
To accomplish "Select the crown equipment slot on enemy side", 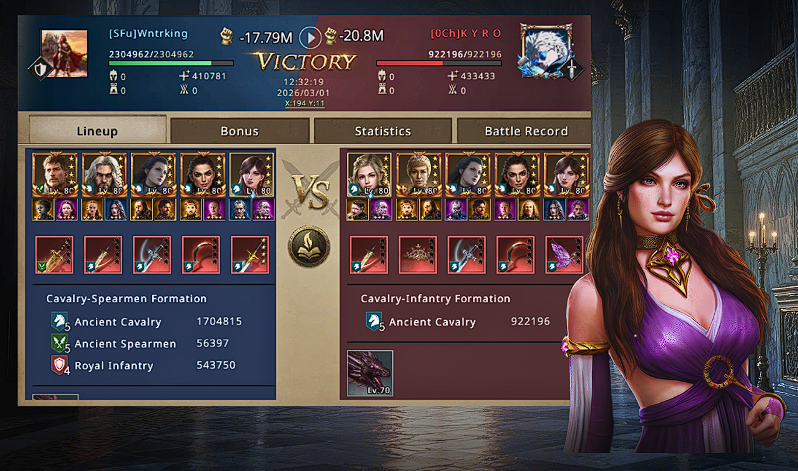I will 418,255.
